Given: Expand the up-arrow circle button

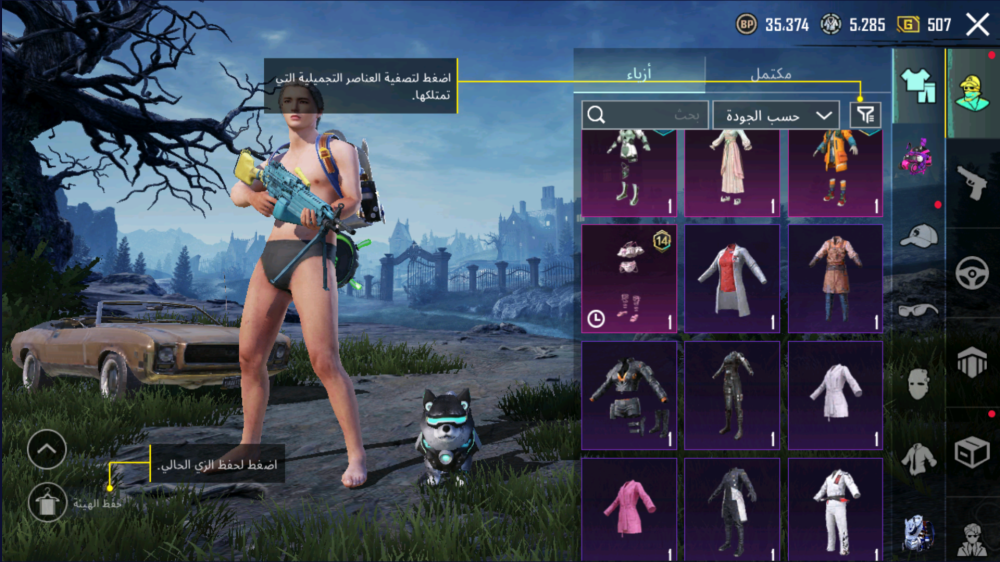Looking at the screenshot, I should pyautogui.click(x=47, y=450).
